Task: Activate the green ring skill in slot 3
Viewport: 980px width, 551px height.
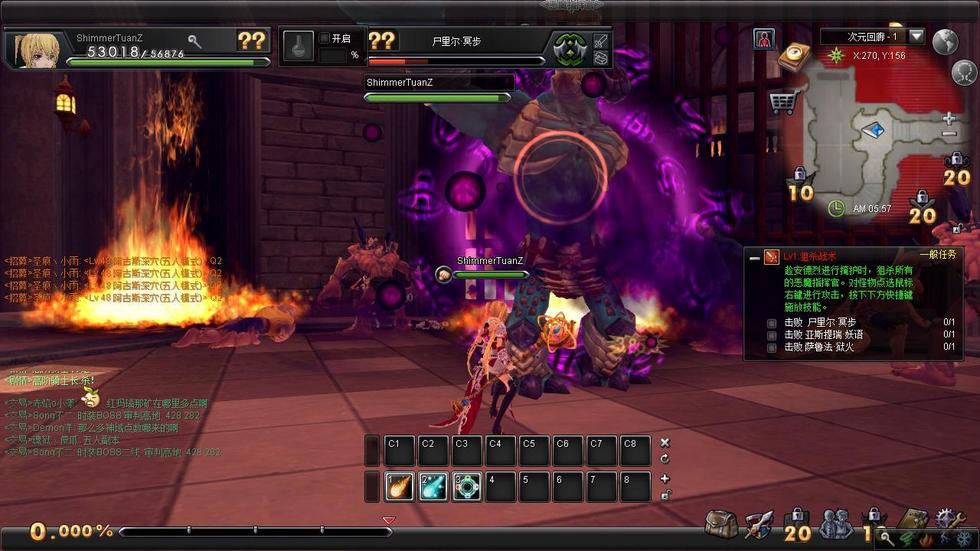Action: pos(467,486)
